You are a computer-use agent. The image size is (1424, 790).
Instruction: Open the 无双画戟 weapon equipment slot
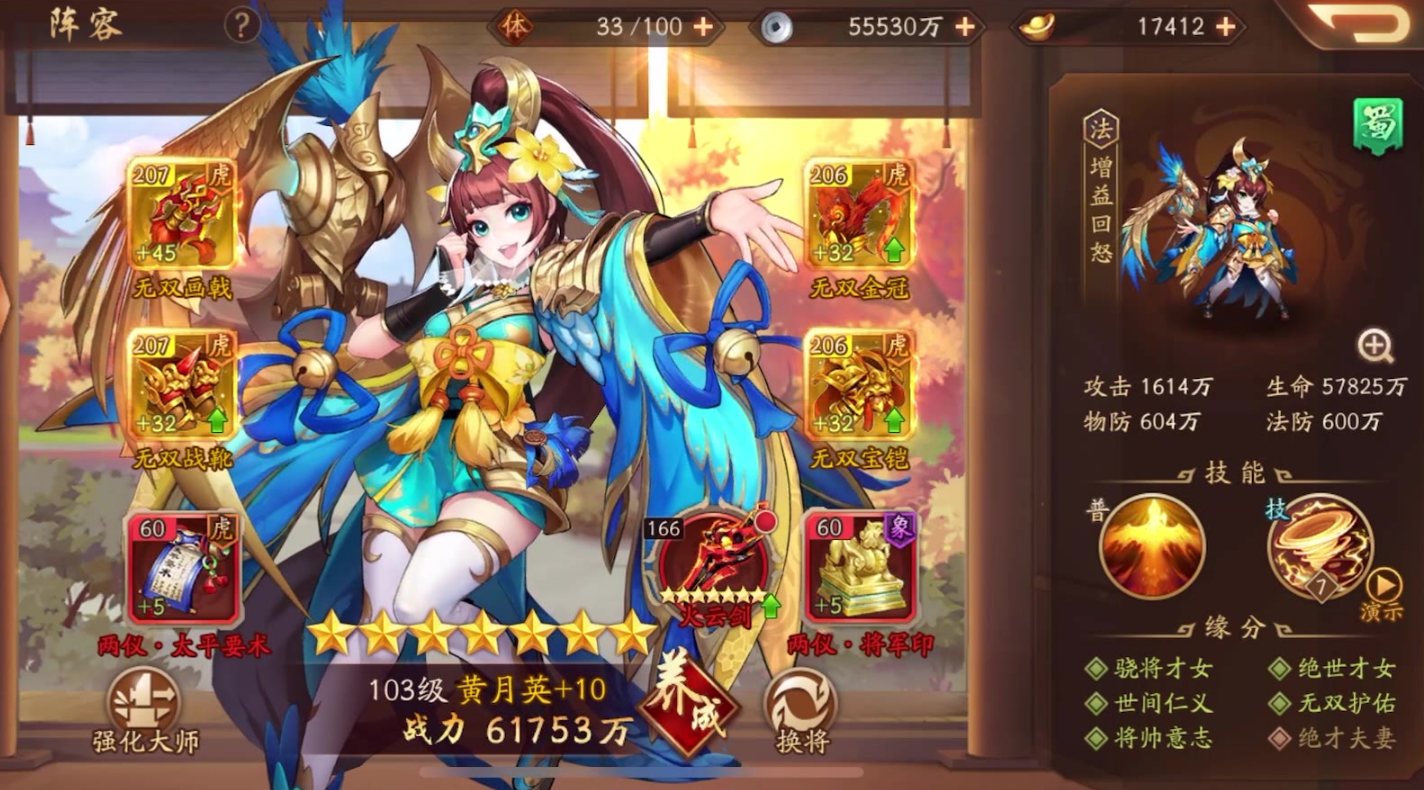click(183, 212)
